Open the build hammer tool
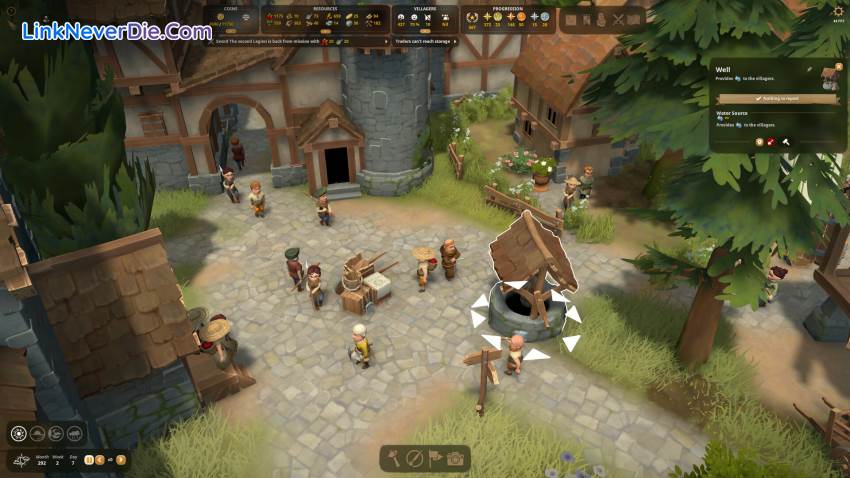 [394, 459]
